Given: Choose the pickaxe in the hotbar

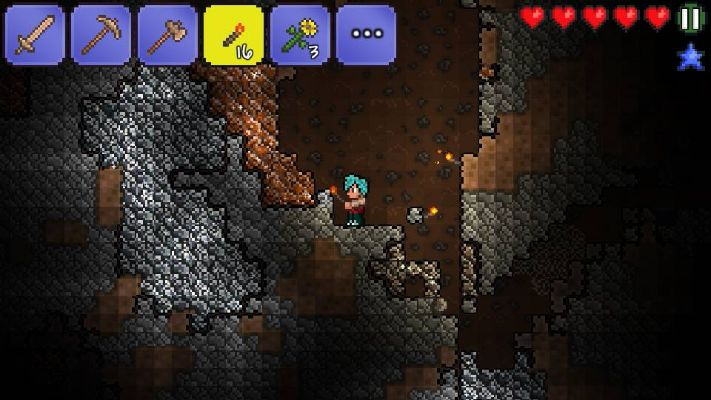Looking at the screenshot, I should click(x=101, y=35).
